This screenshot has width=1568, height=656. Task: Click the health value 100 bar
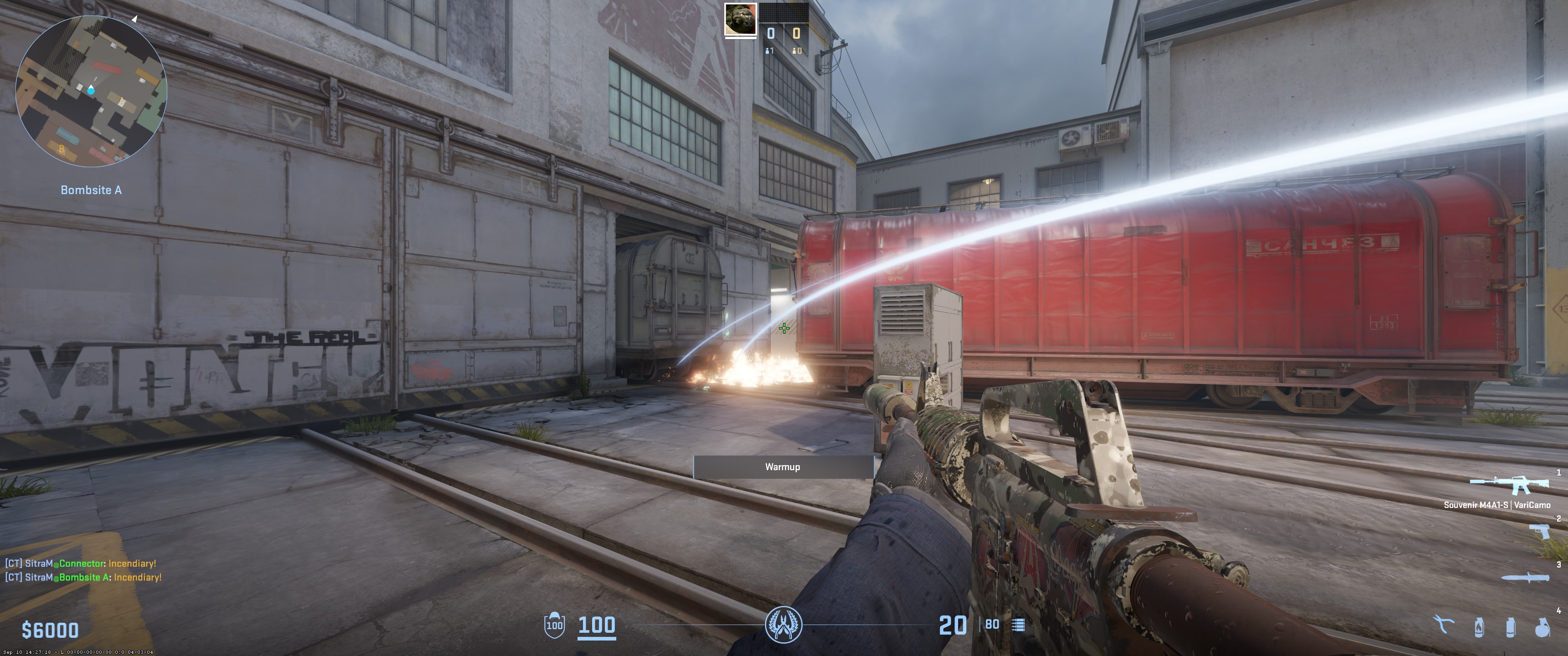[x=597, y=627]
